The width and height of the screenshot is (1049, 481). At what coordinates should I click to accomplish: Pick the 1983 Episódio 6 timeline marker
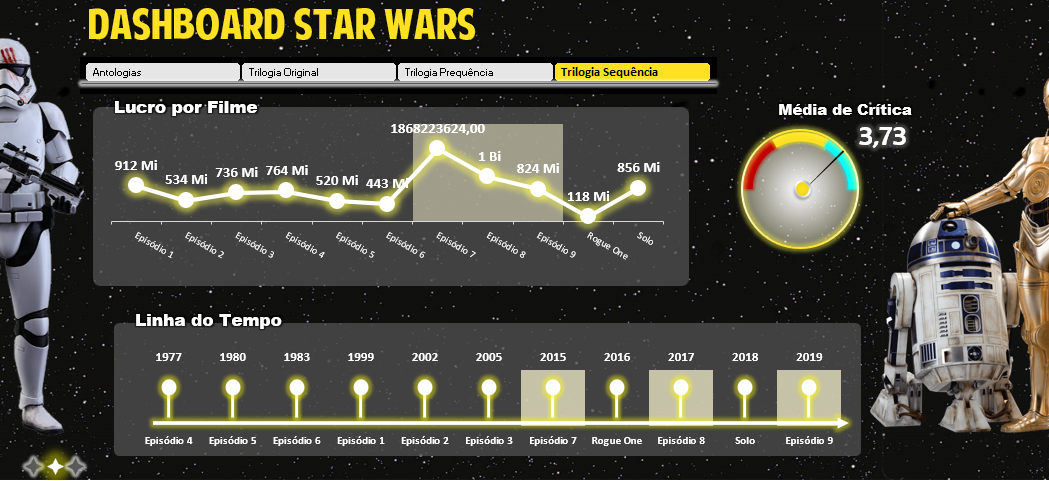(x=297, y=388)
